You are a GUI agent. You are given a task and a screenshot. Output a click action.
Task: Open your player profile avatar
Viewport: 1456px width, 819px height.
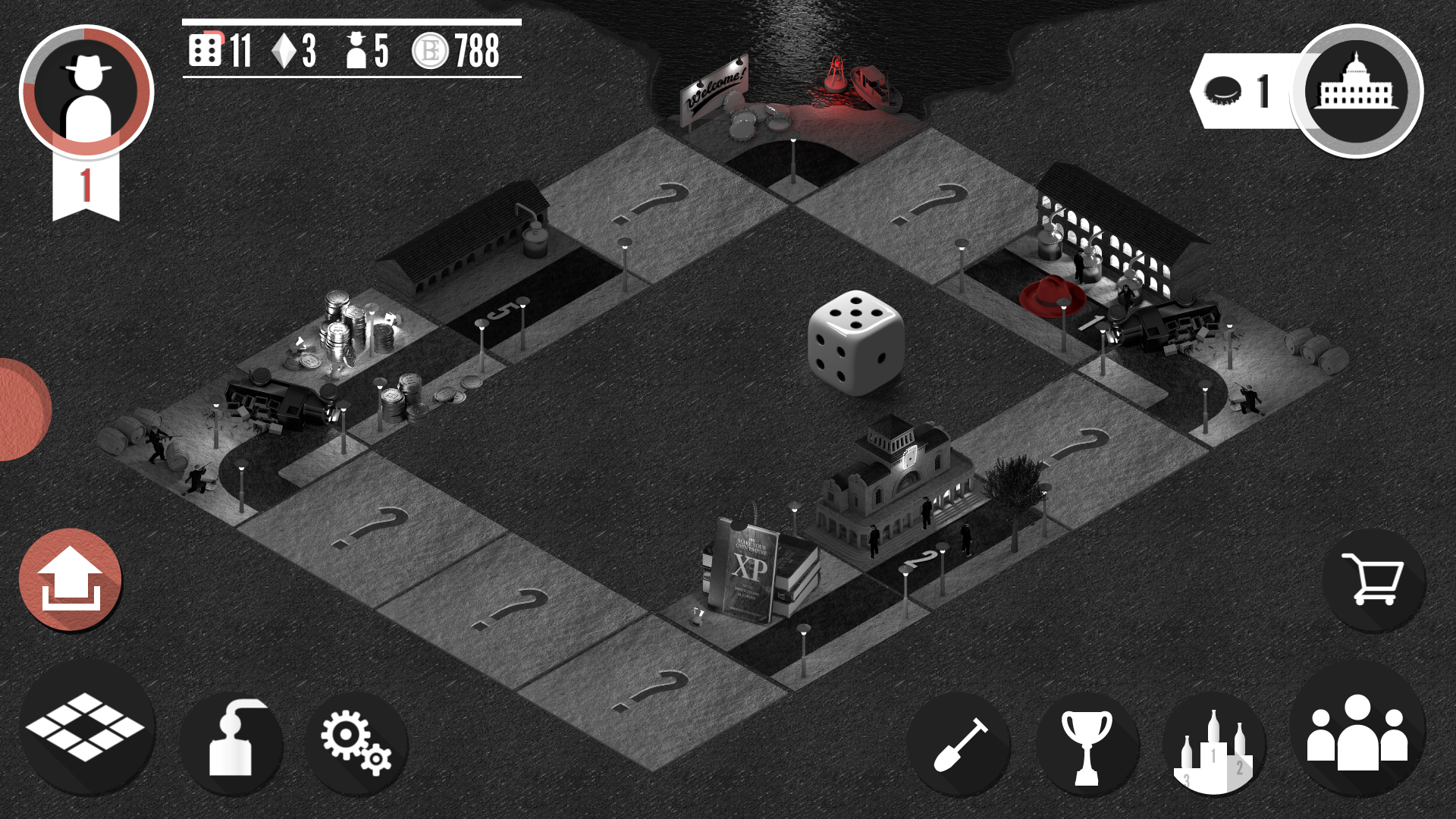[89, 91]
